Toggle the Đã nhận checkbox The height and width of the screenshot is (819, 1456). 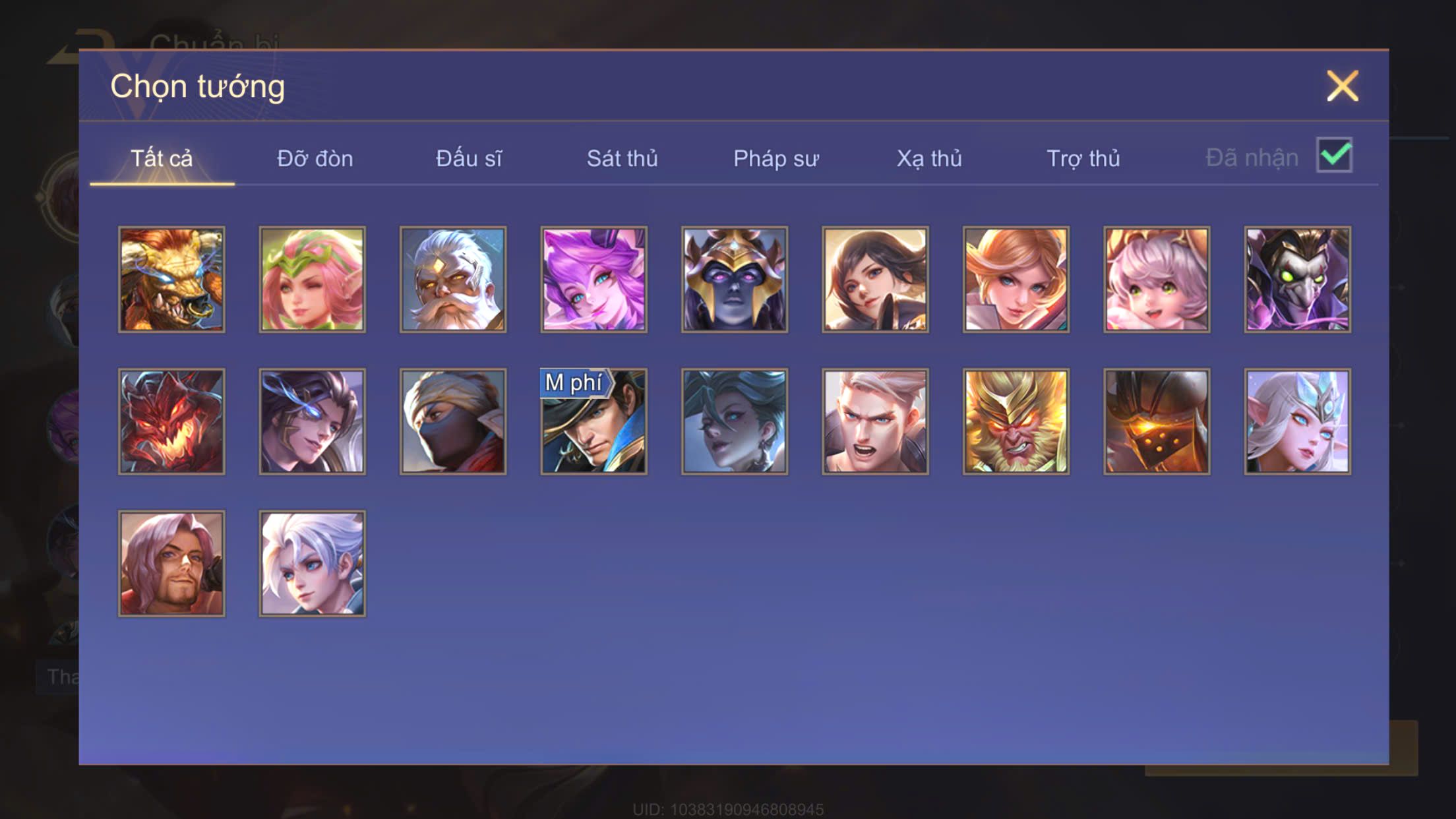coord(1334,156)
